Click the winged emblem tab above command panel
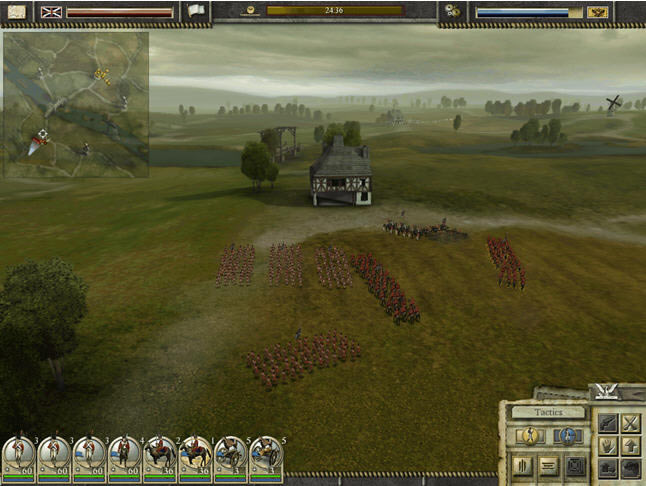The image size is (646, 486). pyautogui.click(x=604, y=391)
